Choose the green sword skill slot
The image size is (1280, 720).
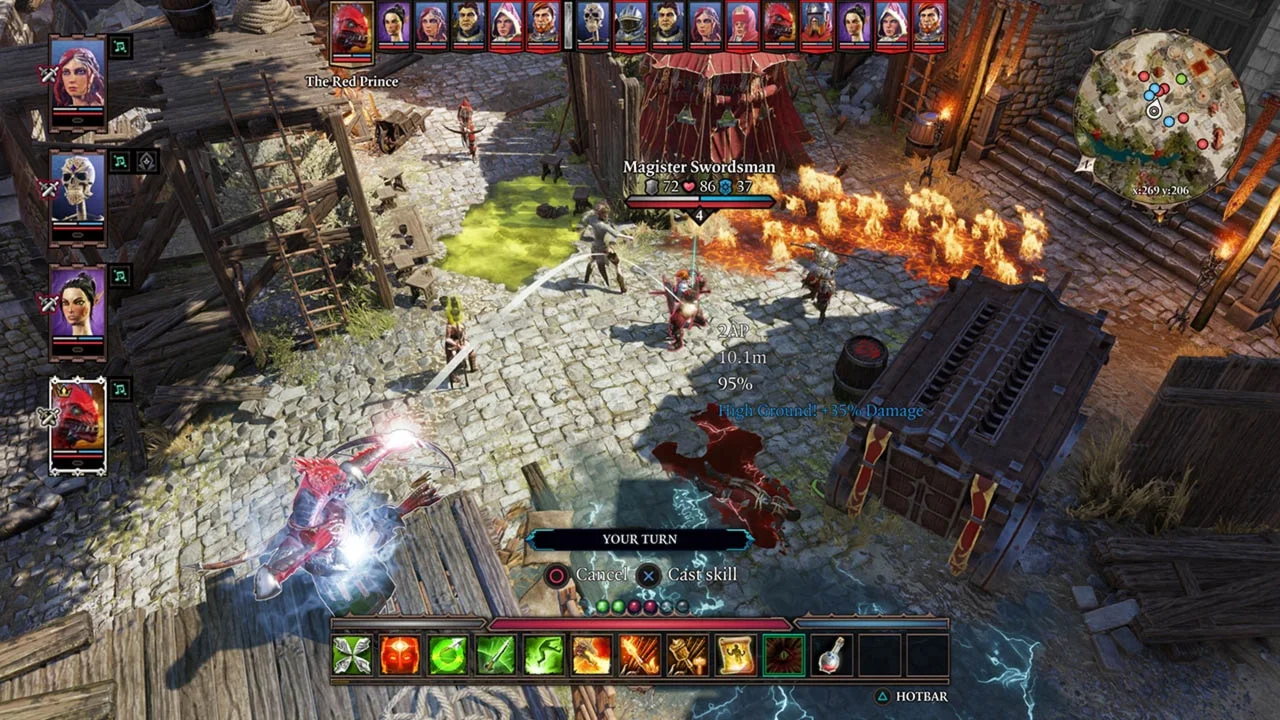(496, 655)
